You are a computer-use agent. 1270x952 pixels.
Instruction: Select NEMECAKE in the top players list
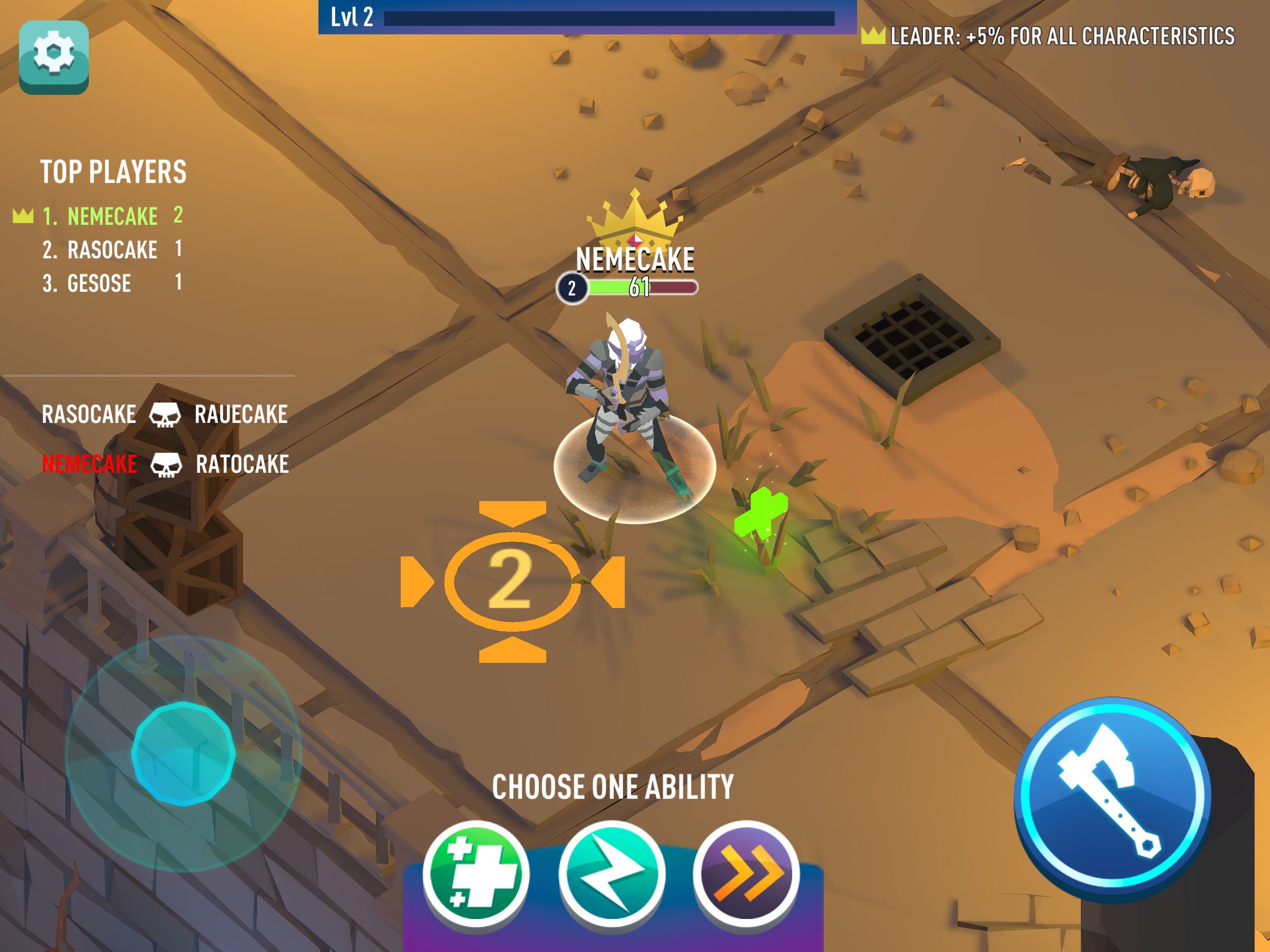click(x=112, y=217)
